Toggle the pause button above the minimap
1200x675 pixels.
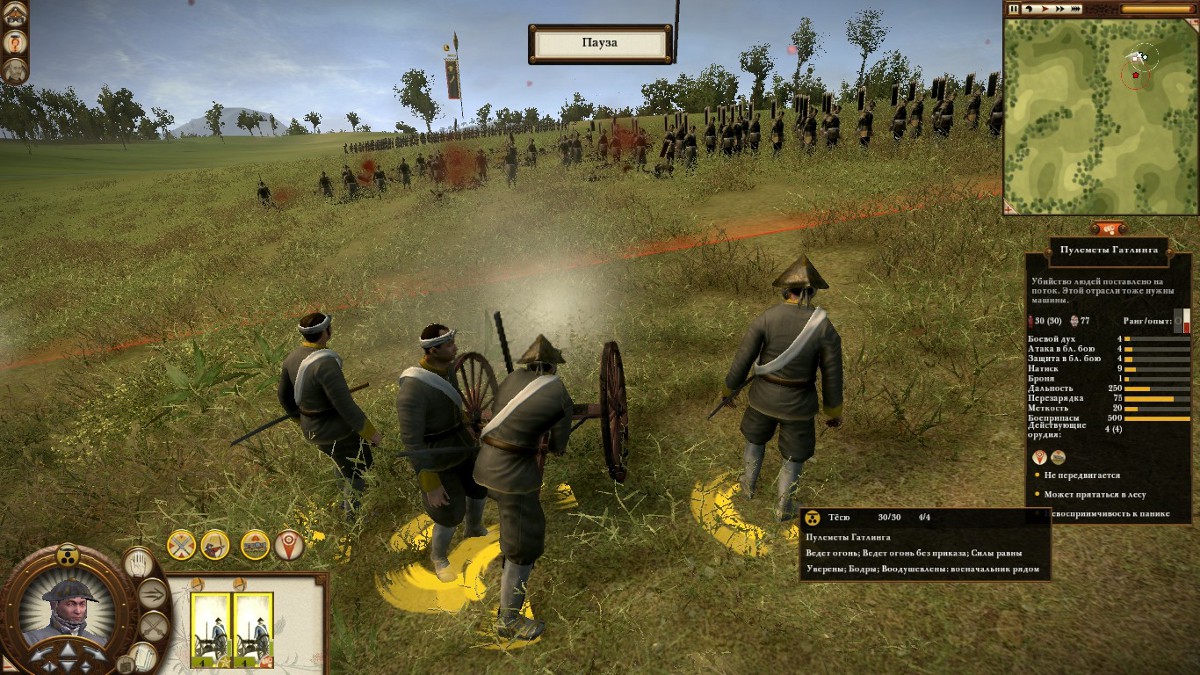[1014, 9]
